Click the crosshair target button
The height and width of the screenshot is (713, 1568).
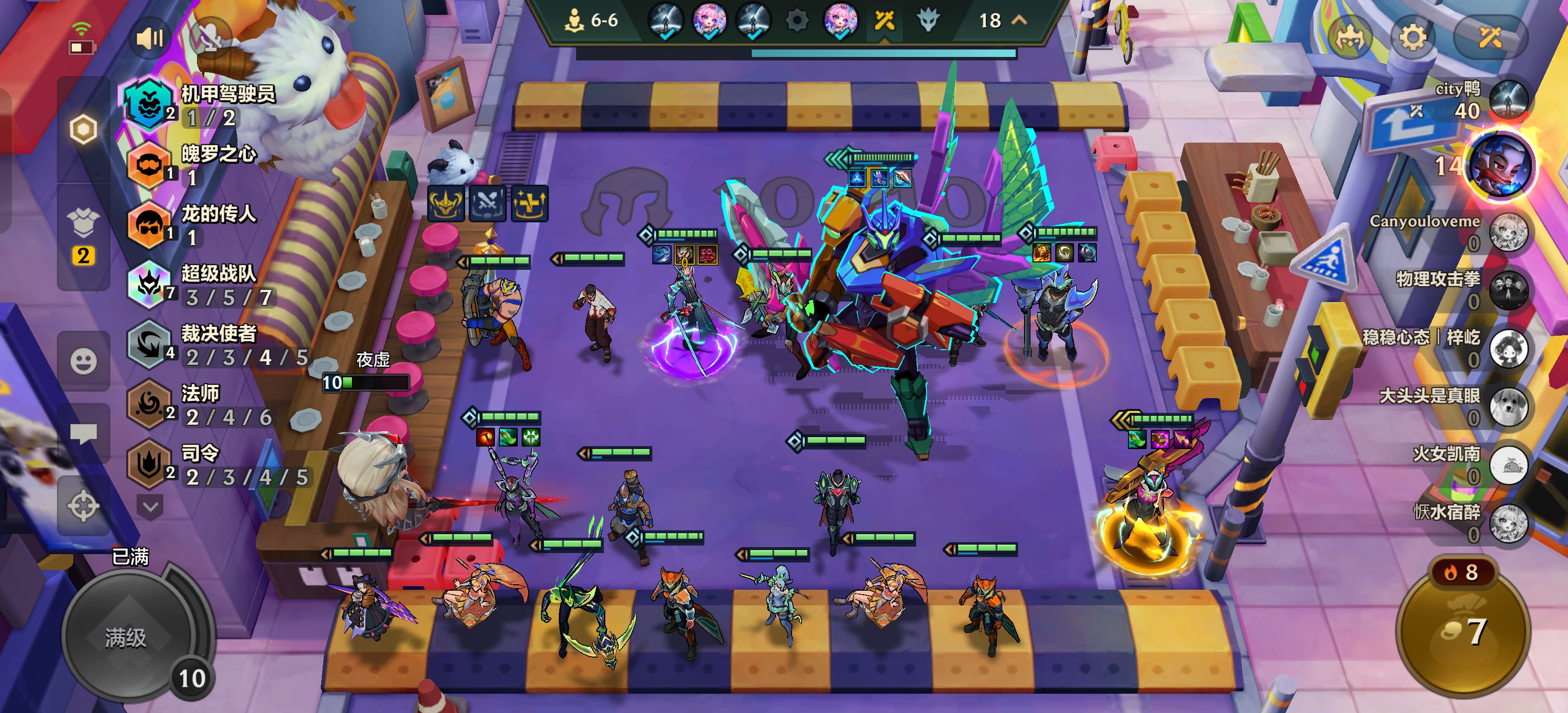click(83, 506)
